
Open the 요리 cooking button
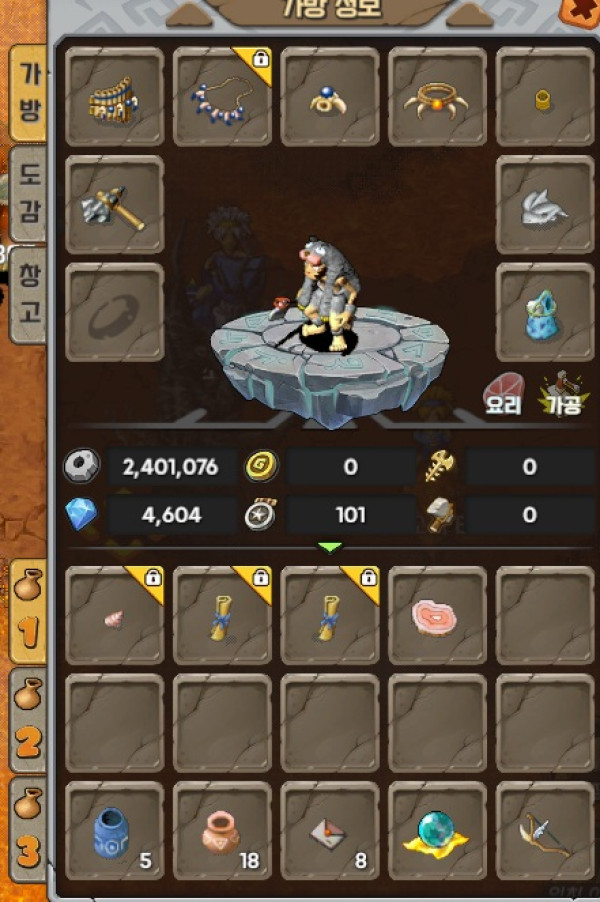pos(504,392)
